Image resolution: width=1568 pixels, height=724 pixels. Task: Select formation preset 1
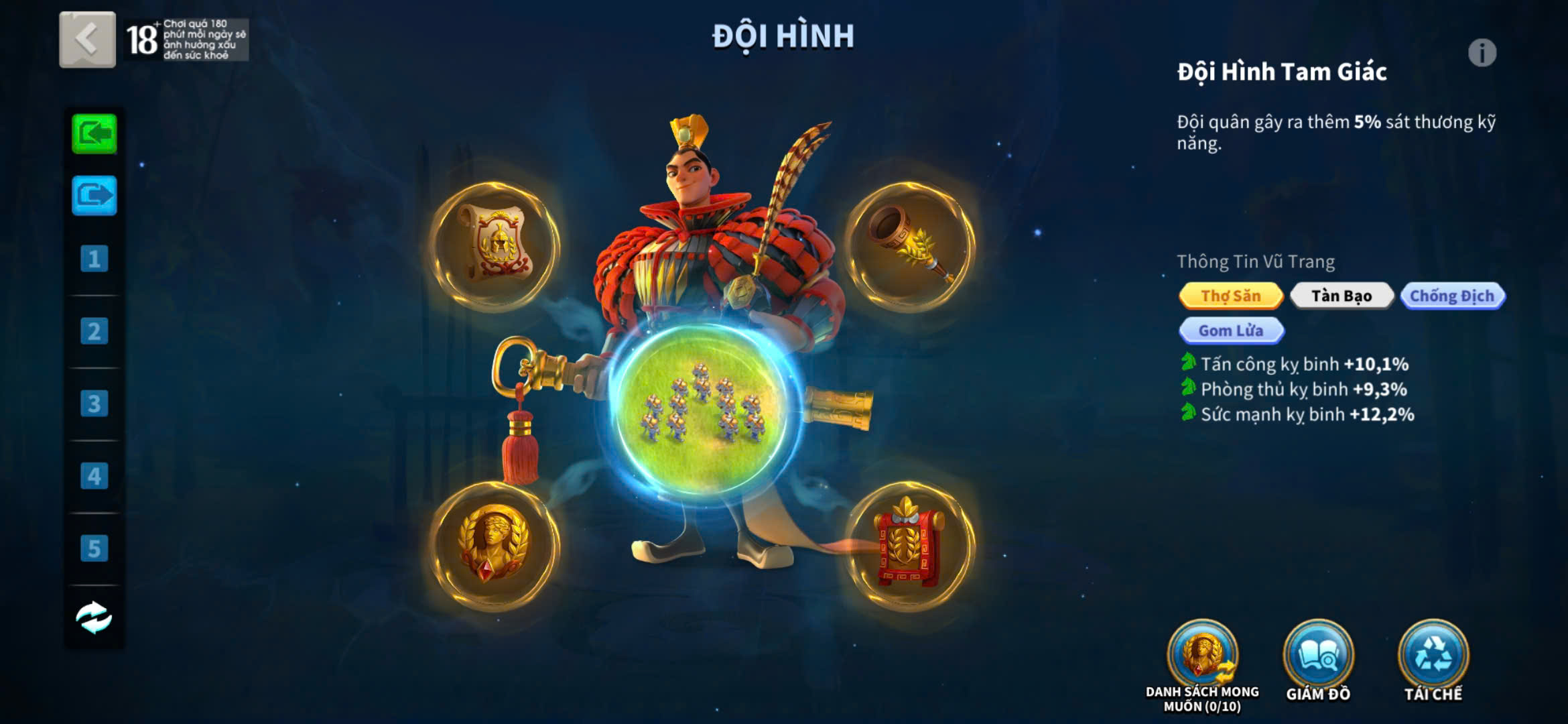click(94, 259)
